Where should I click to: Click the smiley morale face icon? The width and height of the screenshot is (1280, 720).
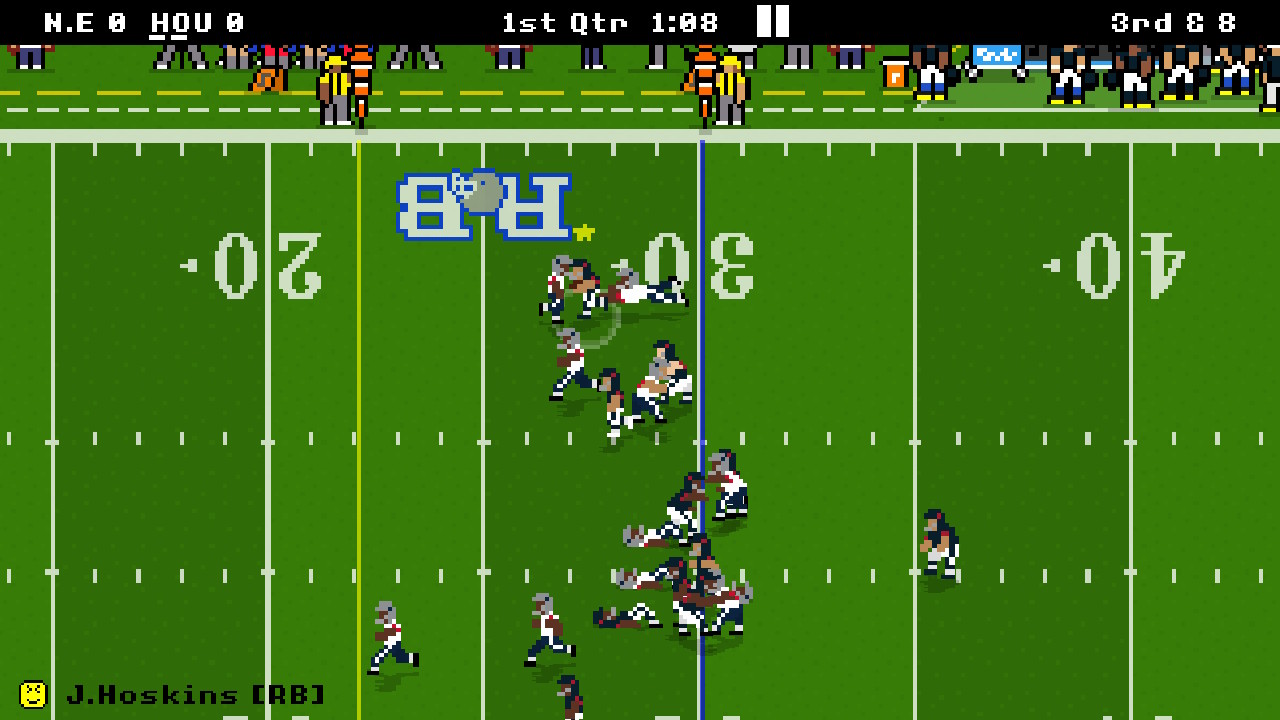point(35,693)
